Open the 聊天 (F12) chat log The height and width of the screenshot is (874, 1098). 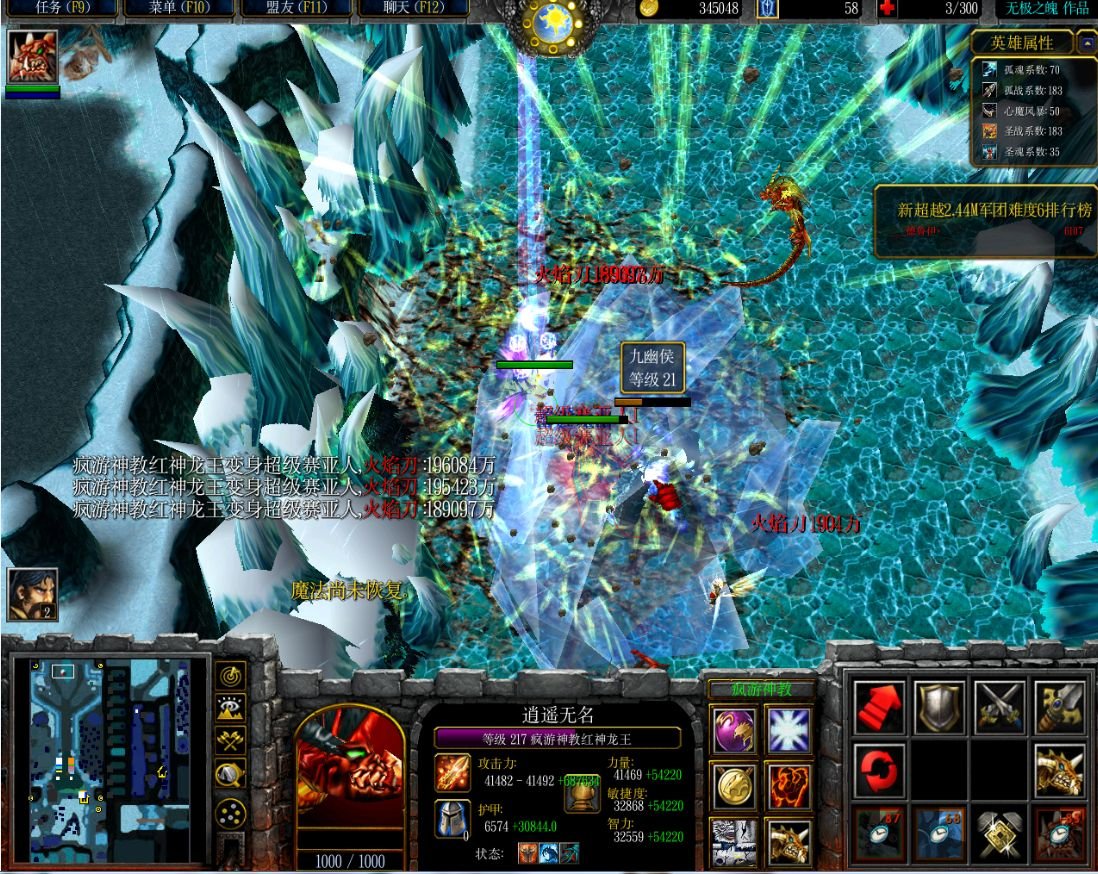coord(411,9)
